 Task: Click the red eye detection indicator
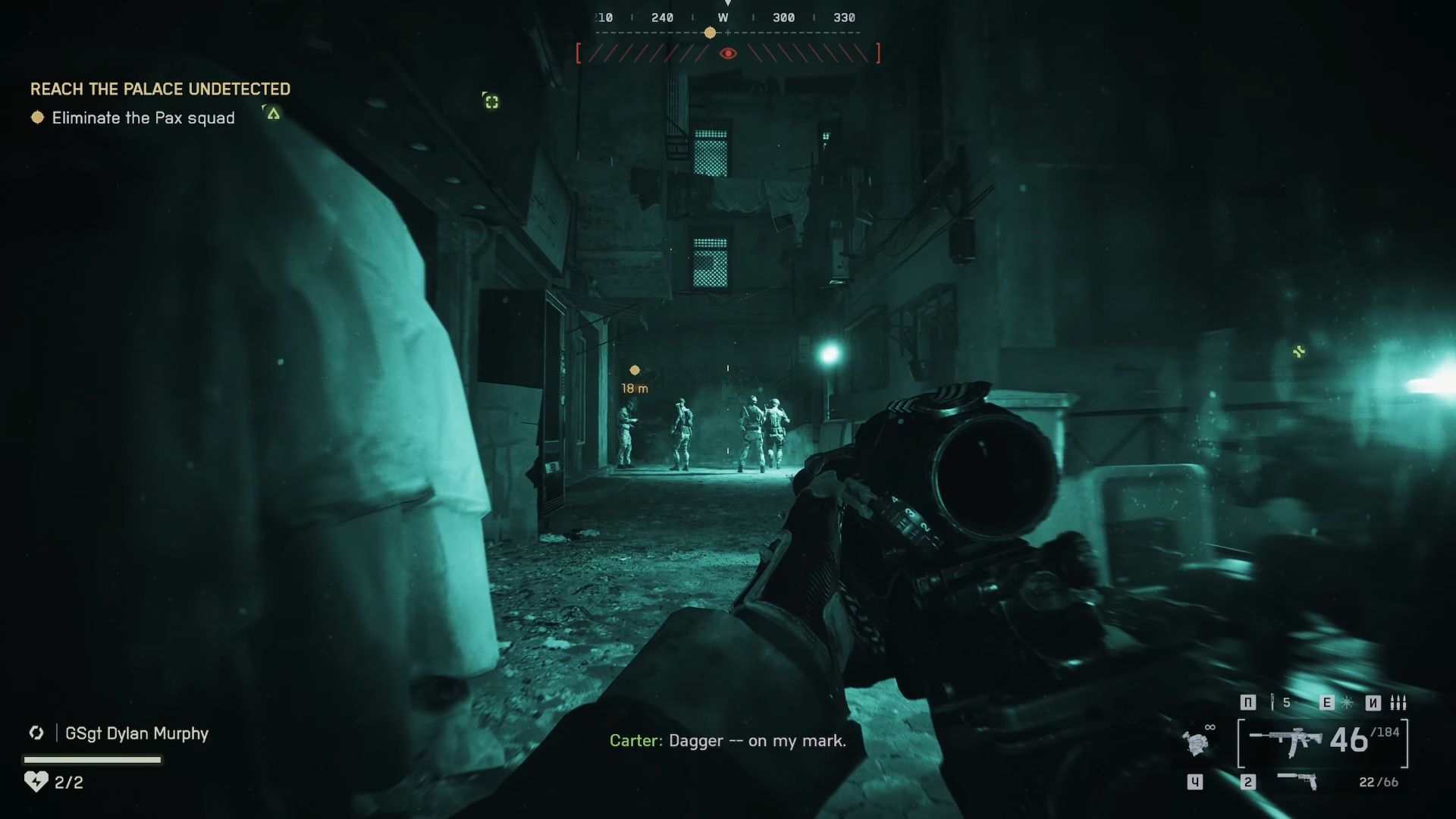pos(728,53)
